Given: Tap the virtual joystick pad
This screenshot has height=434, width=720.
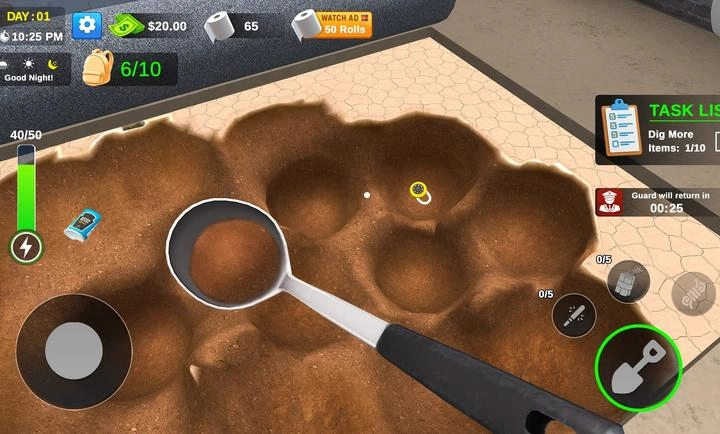Looking at the screenshot, I should 74,350.
